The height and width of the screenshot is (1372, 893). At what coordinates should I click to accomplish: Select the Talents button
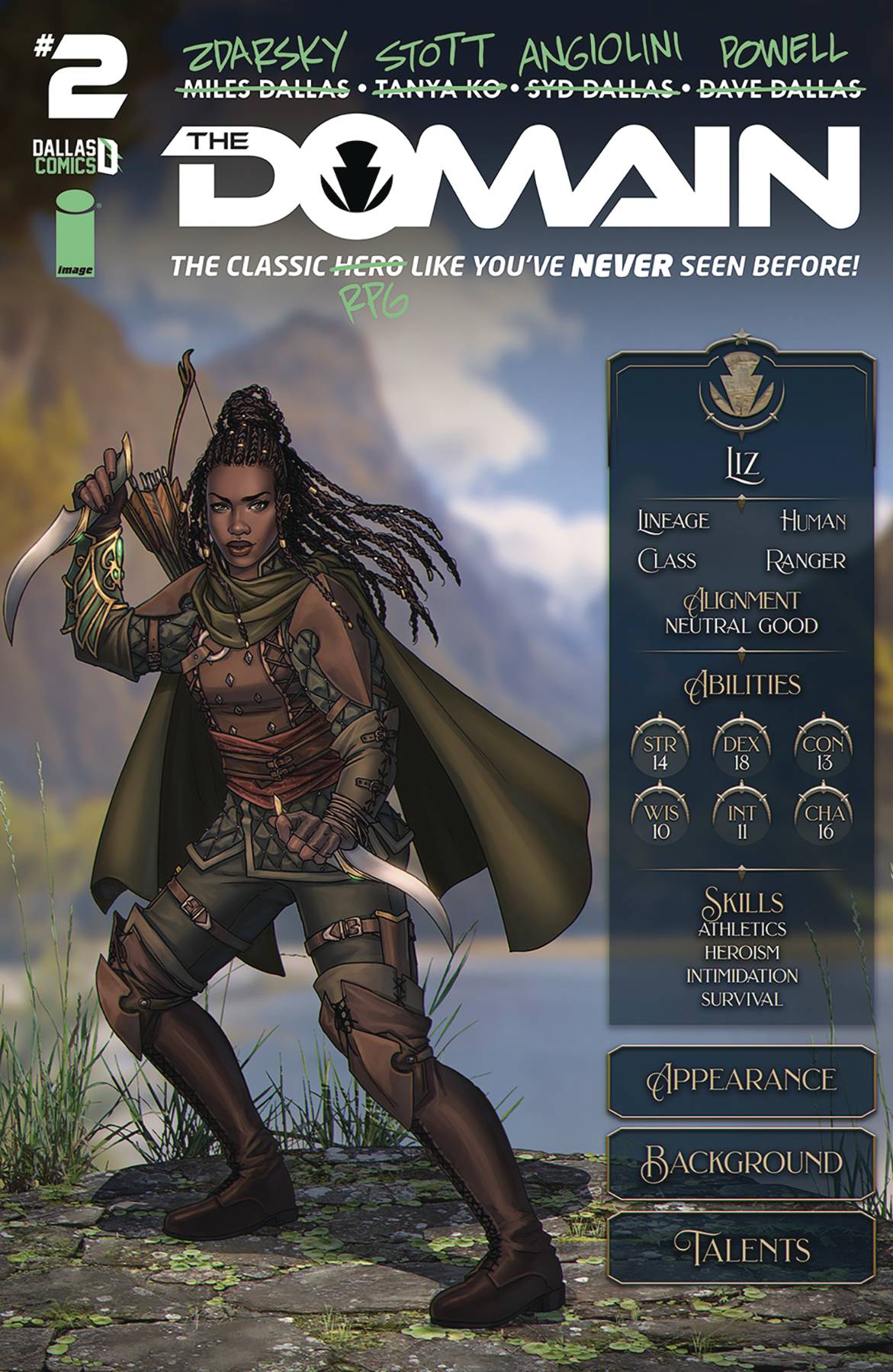click(741, 1247)
